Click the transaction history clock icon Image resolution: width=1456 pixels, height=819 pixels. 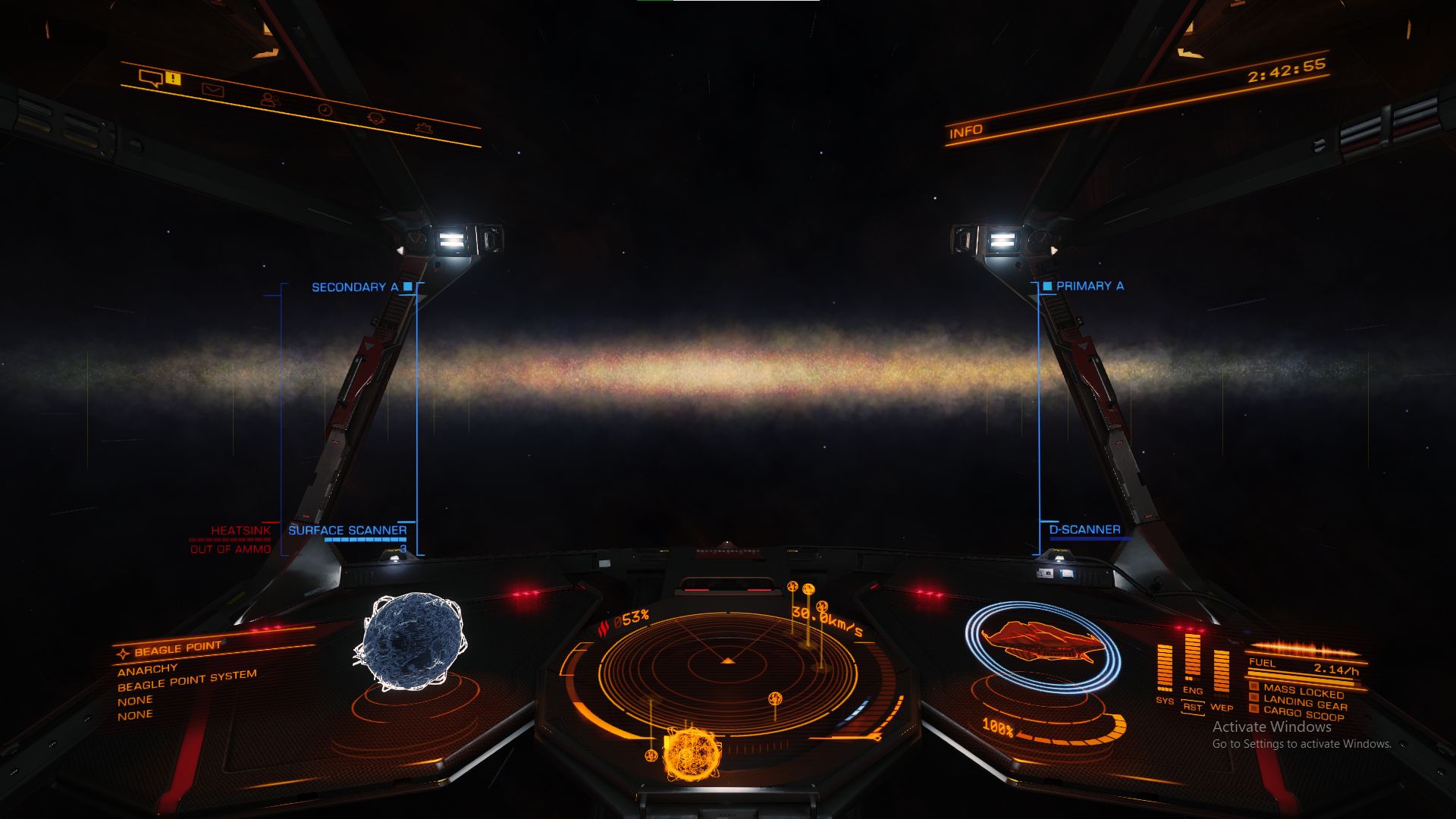coord(325,110)
